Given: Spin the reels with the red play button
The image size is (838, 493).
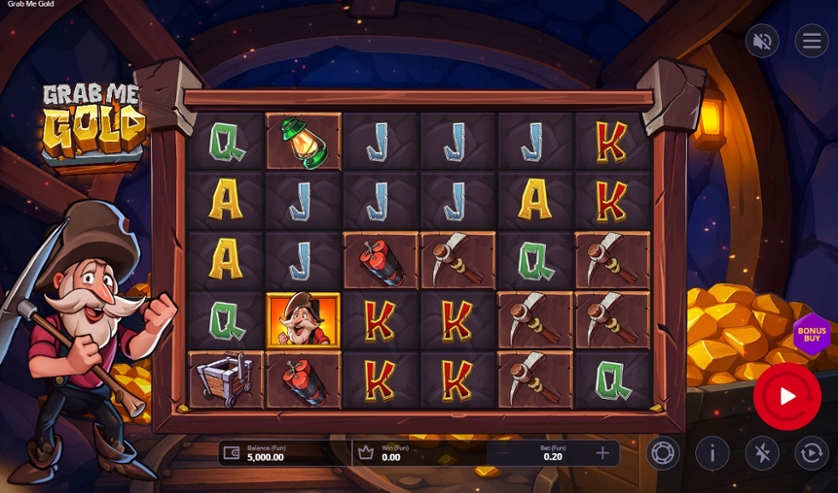Looking at the screenshot, I should tap(787, 396).
